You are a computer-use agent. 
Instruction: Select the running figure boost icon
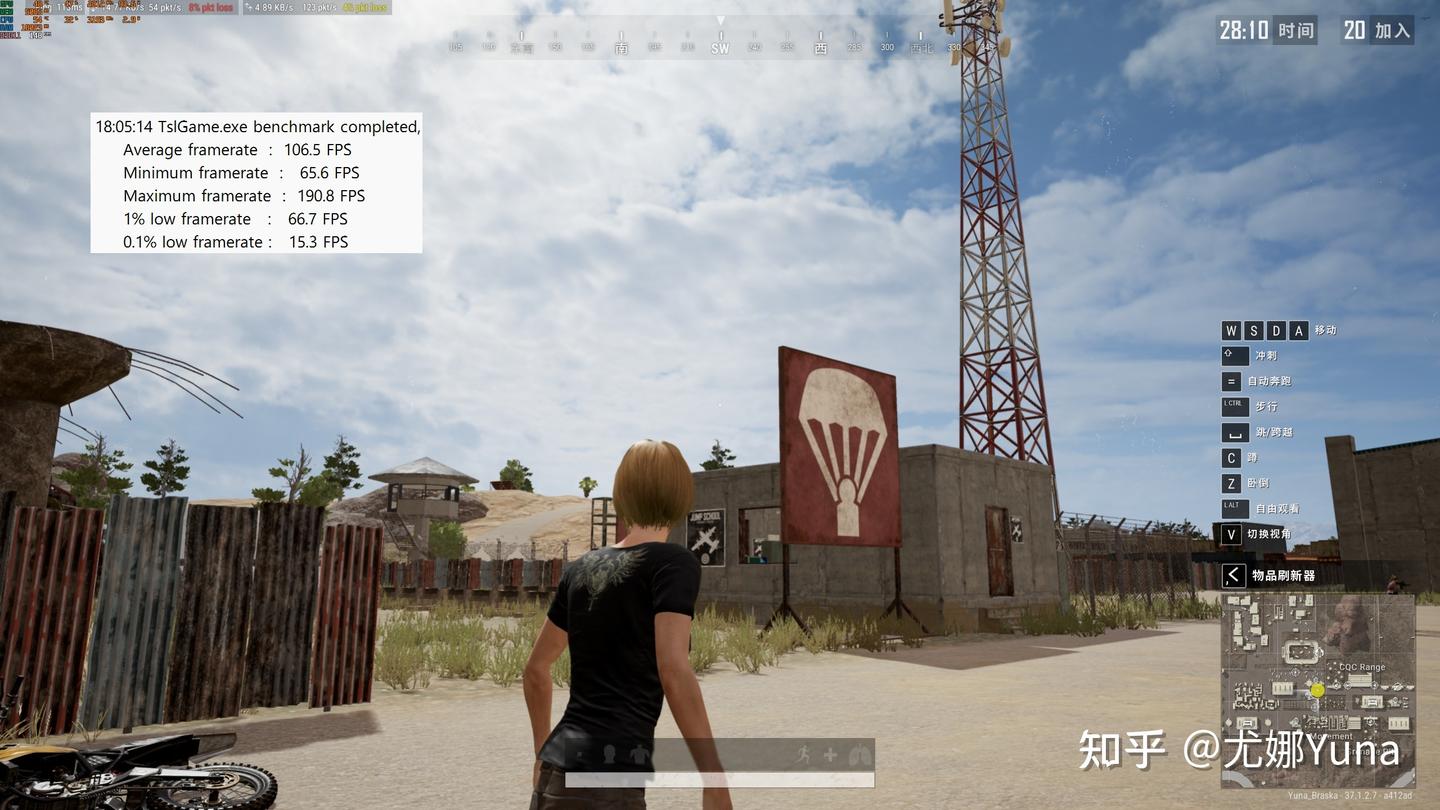point(803,755)
